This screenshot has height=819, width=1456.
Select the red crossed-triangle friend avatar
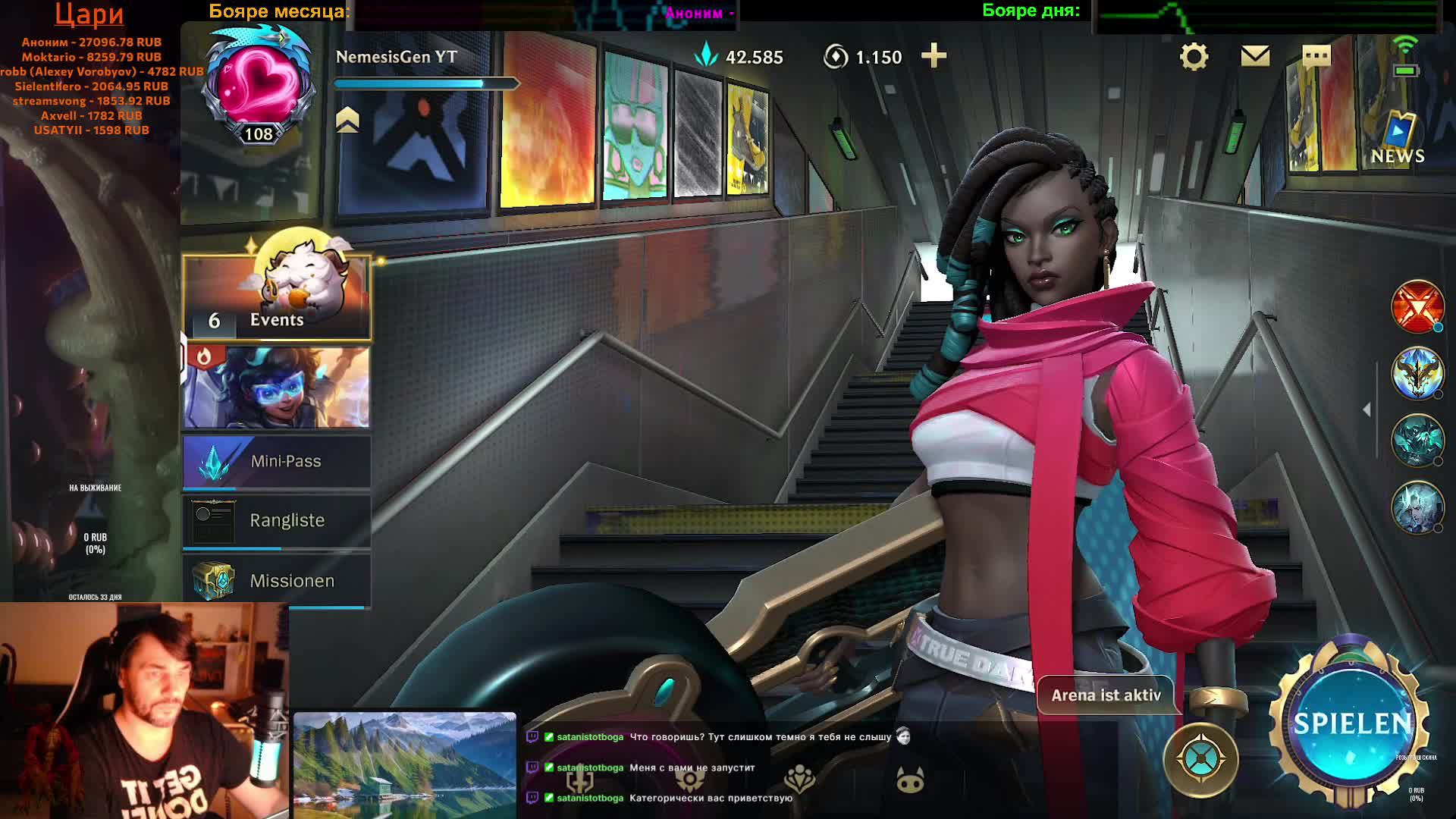click(x=1417, y=306)
